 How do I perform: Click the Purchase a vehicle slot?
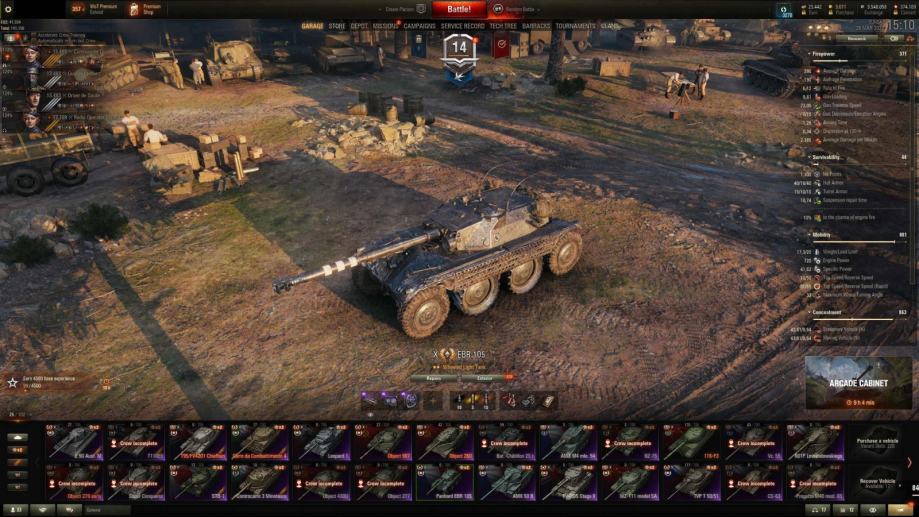pos(877,442)
